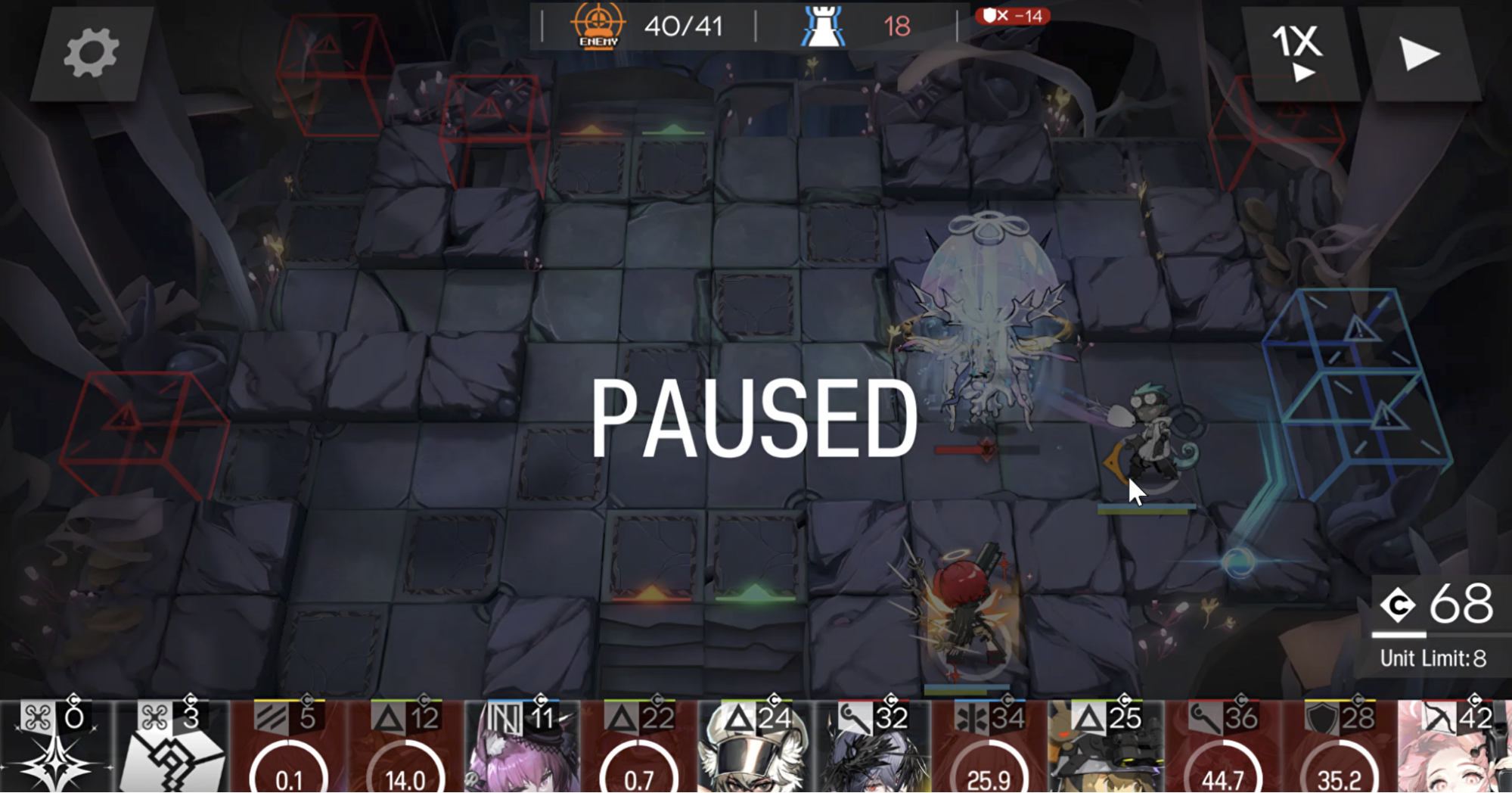Toggle the 1X game speed button

1299,53
